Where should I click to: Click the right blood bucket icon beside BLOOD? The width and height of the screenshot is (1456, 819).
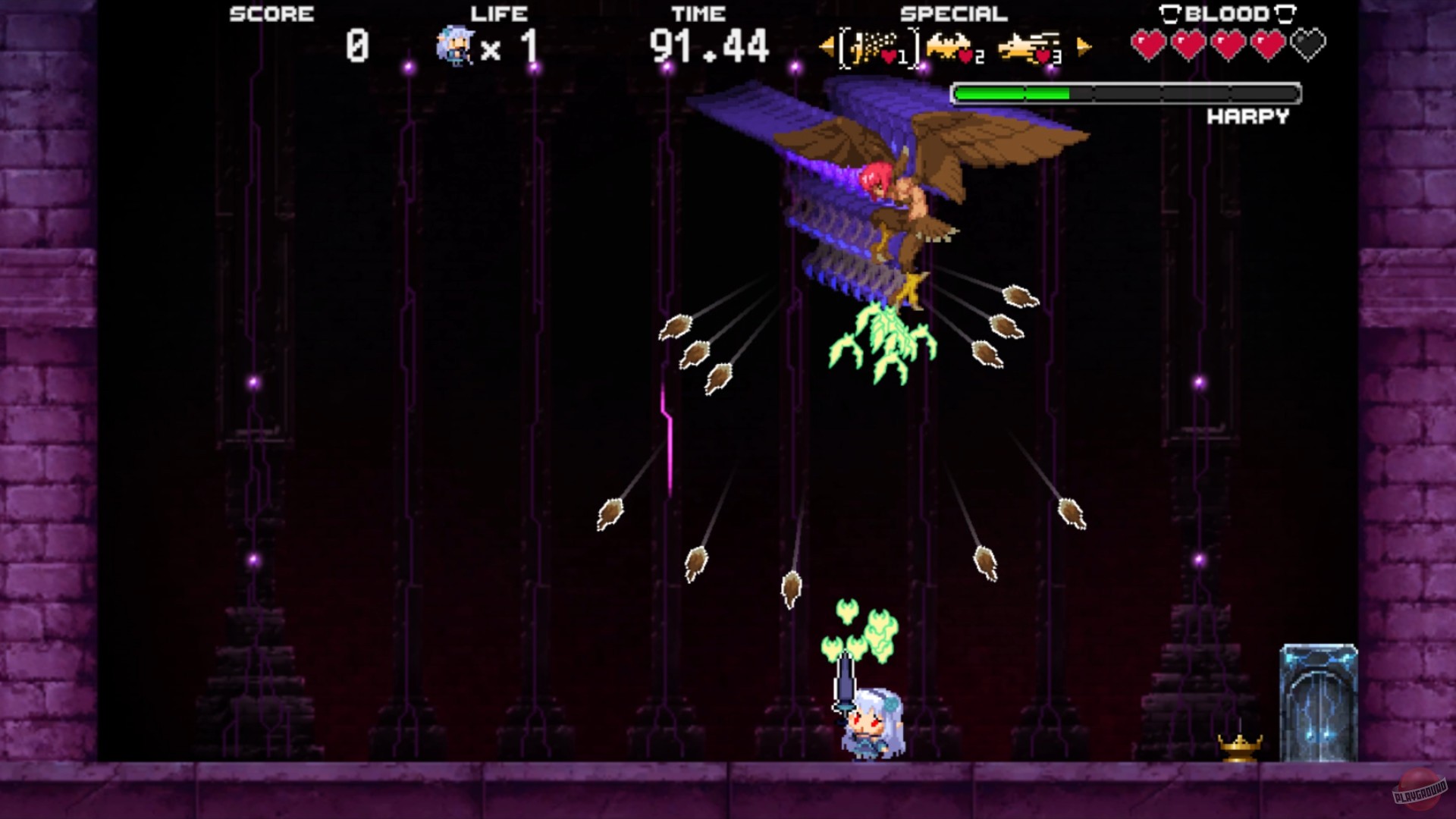click(1284, 13)
